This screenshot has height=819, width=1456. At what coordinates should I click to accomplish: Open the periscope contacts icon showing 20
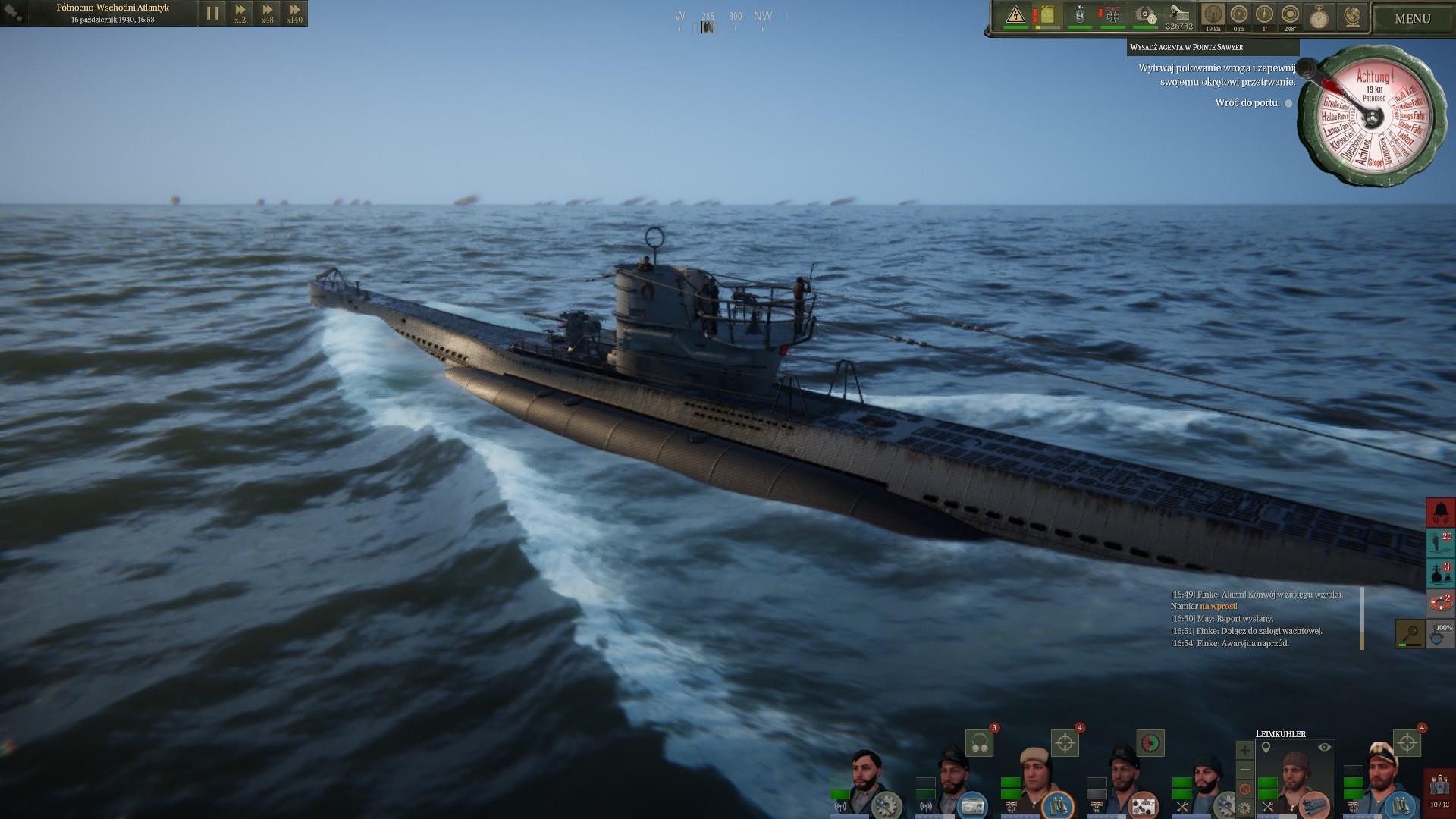tap(1440, 543)
